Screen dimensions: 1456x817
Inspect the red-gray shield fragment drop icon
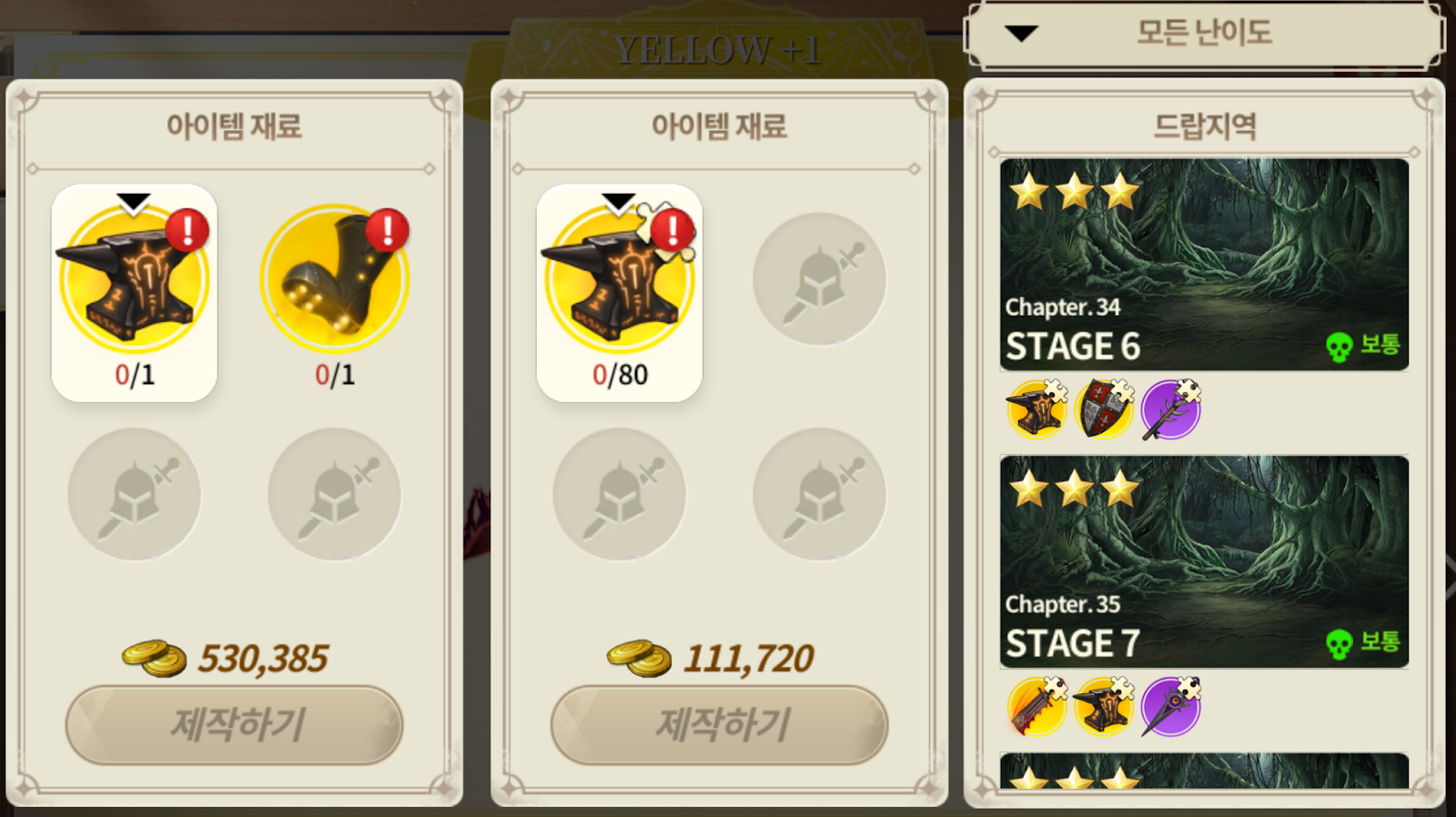(1104, 409)
